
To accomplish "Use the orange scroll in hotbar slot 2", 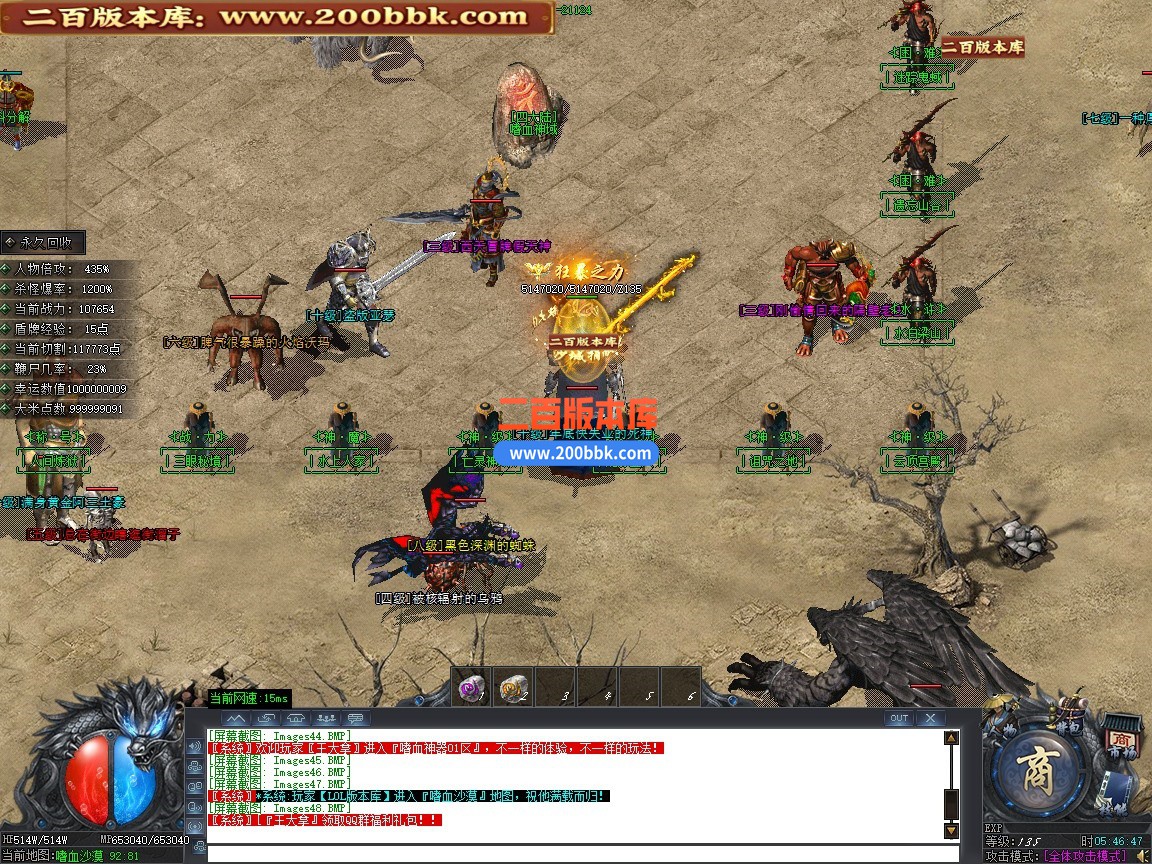I will coord(513,686).
